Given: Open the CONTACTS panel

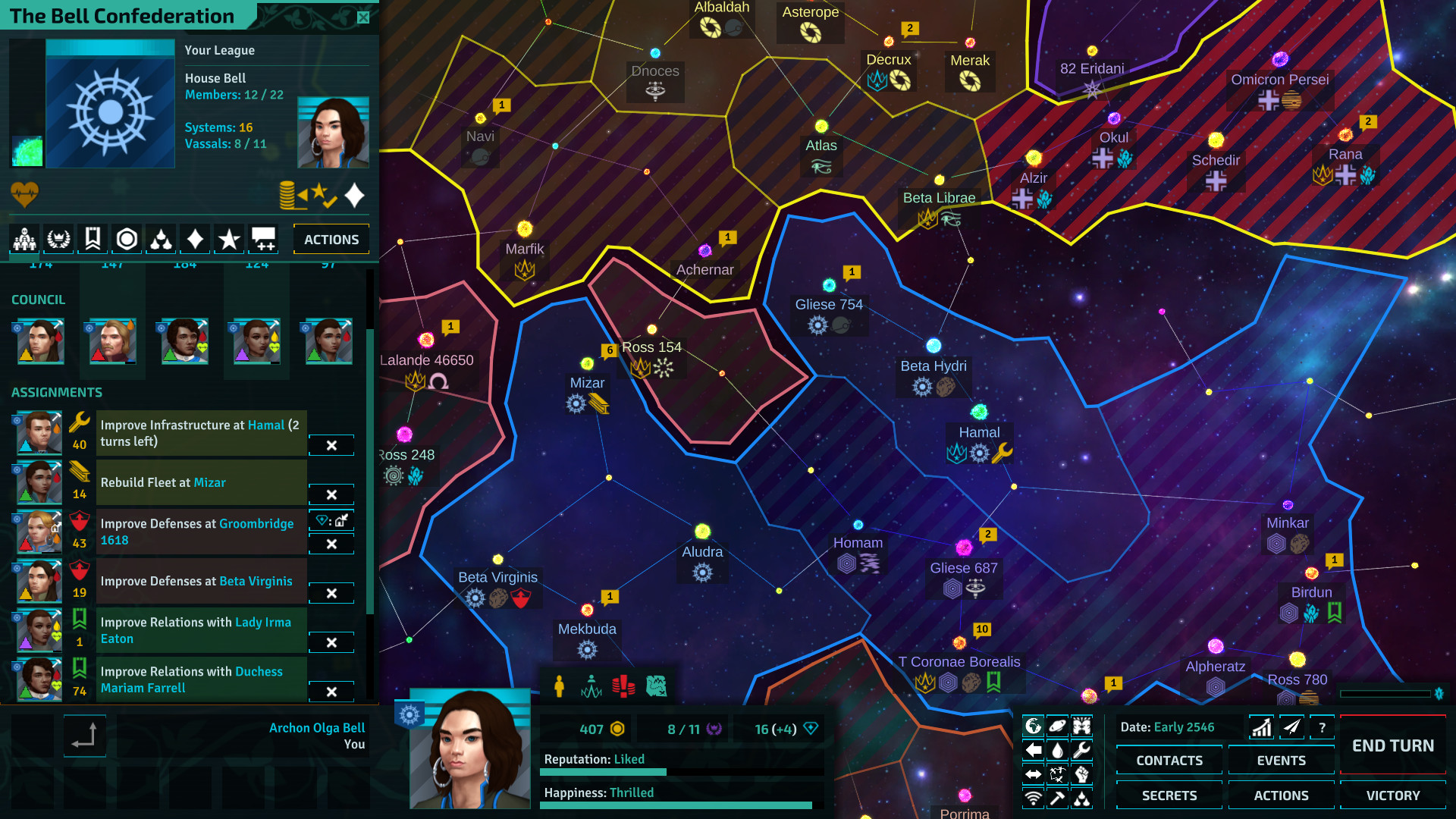Looking at the screenshot, I should click(x=1168, y=760).
